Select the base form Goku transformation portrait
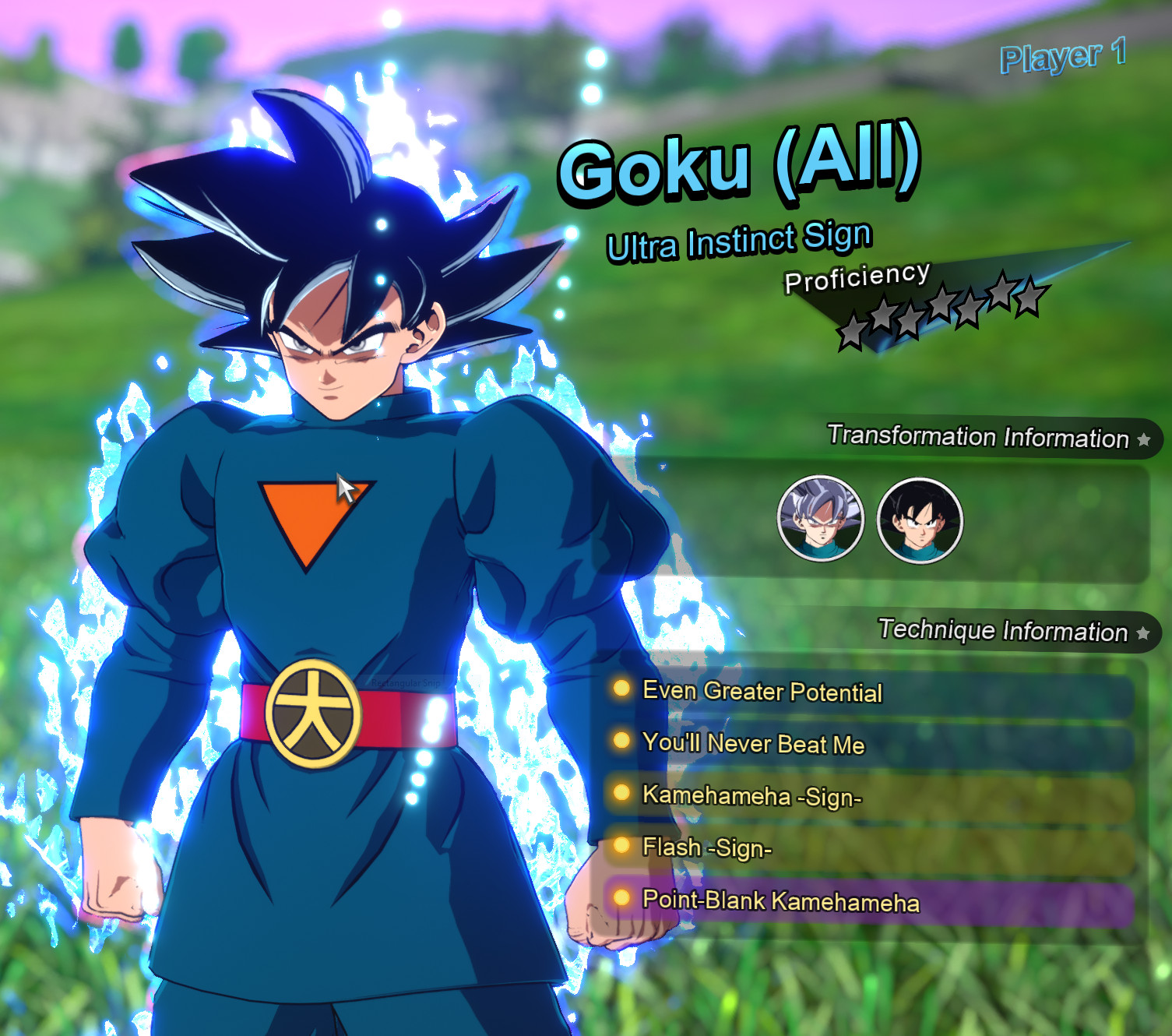The width and height of the screenshot is (1172, 1036). 919,517
